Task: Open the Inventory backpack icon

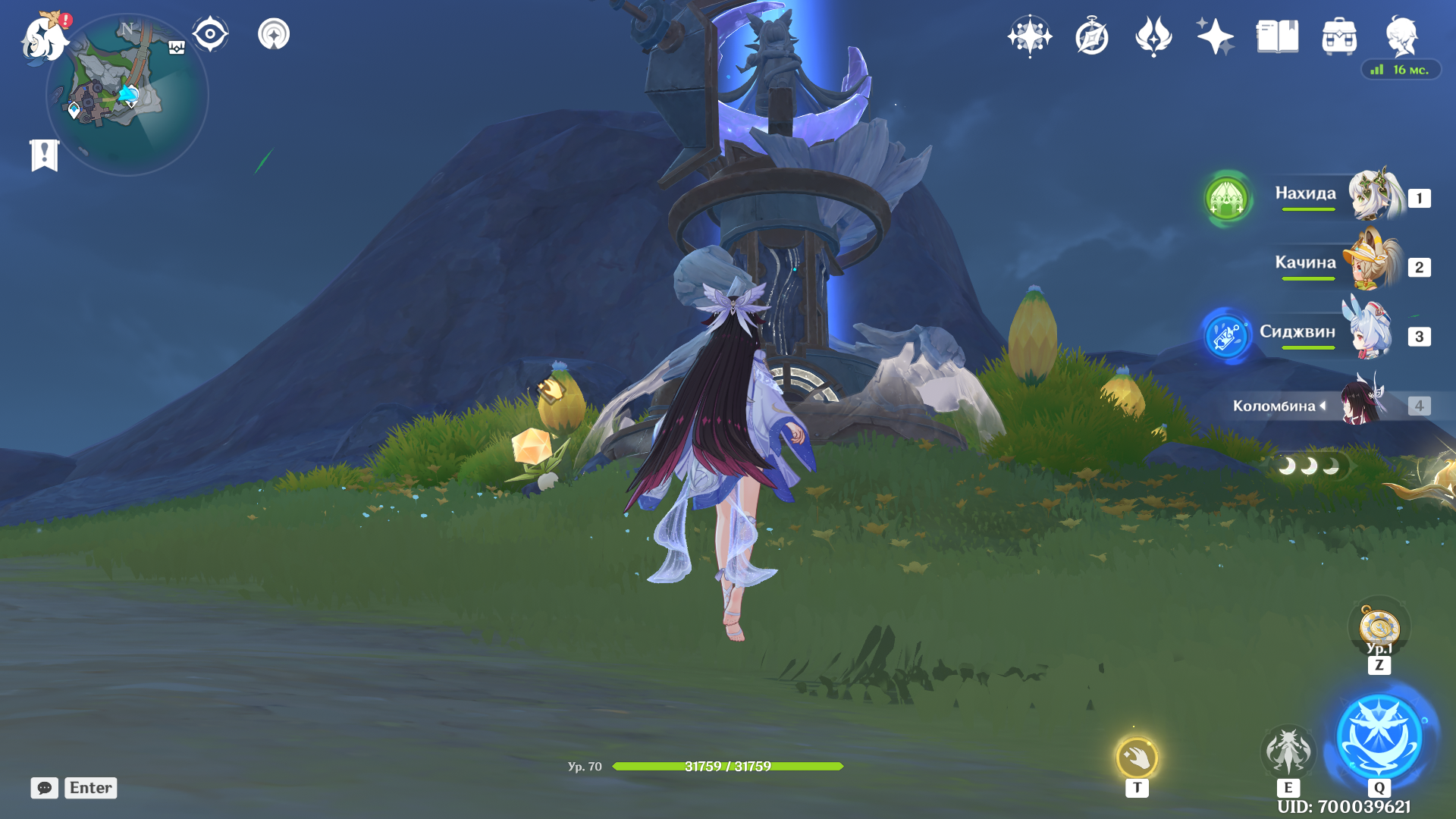Action: point(1339,36)
